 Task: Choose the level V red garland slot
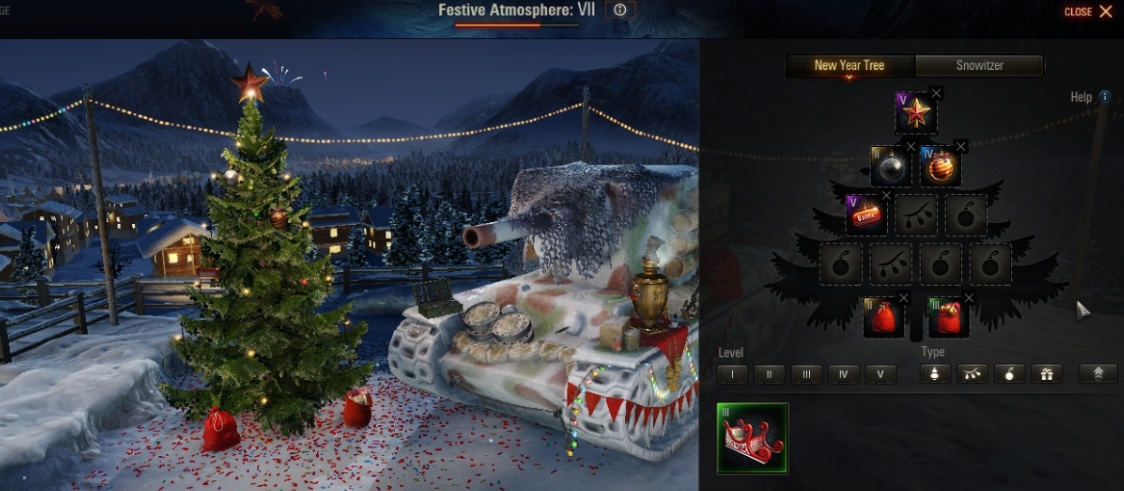pyautogui.click(x=865, y=215)
